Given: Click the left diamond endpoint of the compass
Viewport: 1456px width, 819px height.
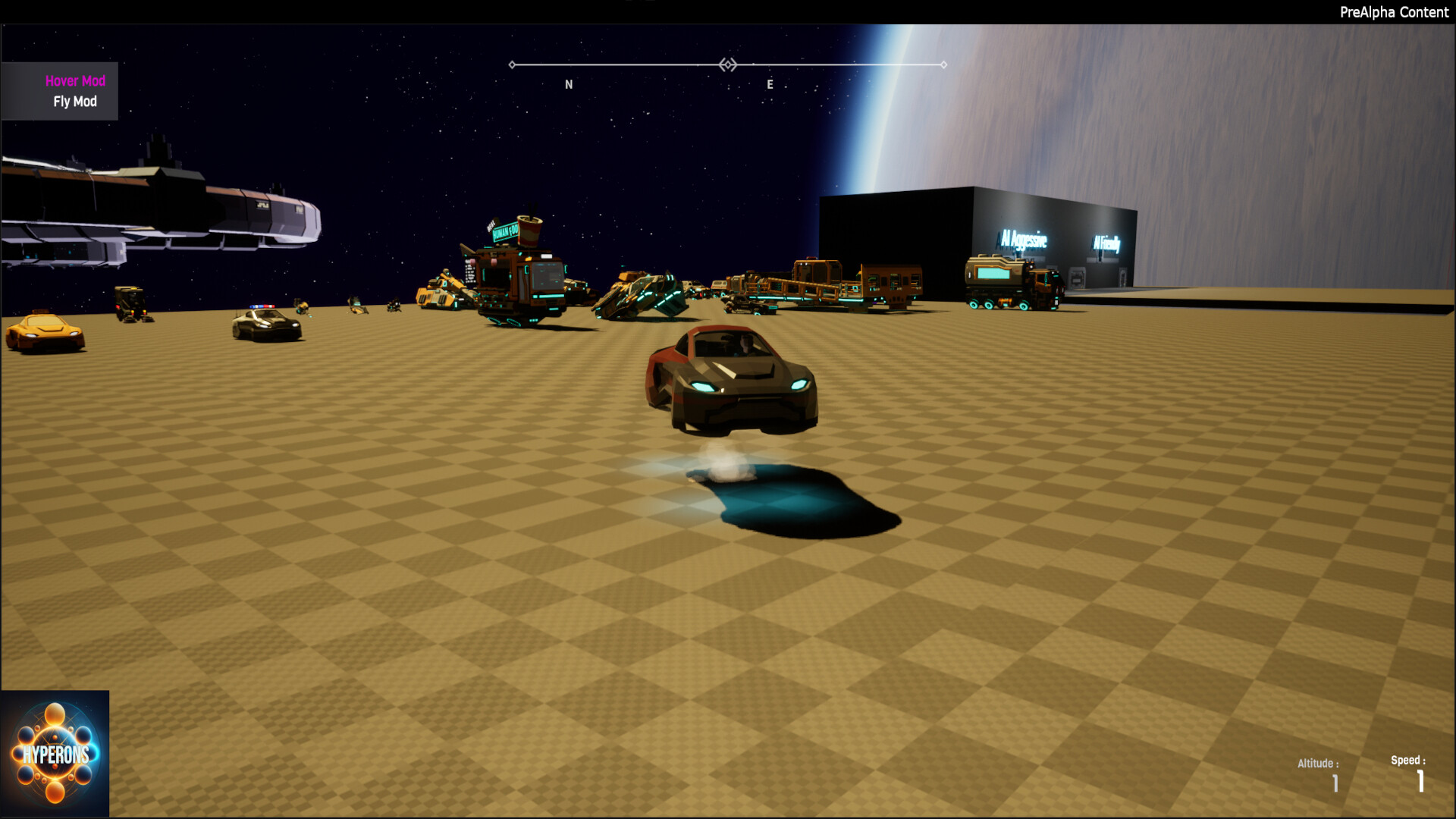Looking at the screenshot, I should (x=513, y=65).
